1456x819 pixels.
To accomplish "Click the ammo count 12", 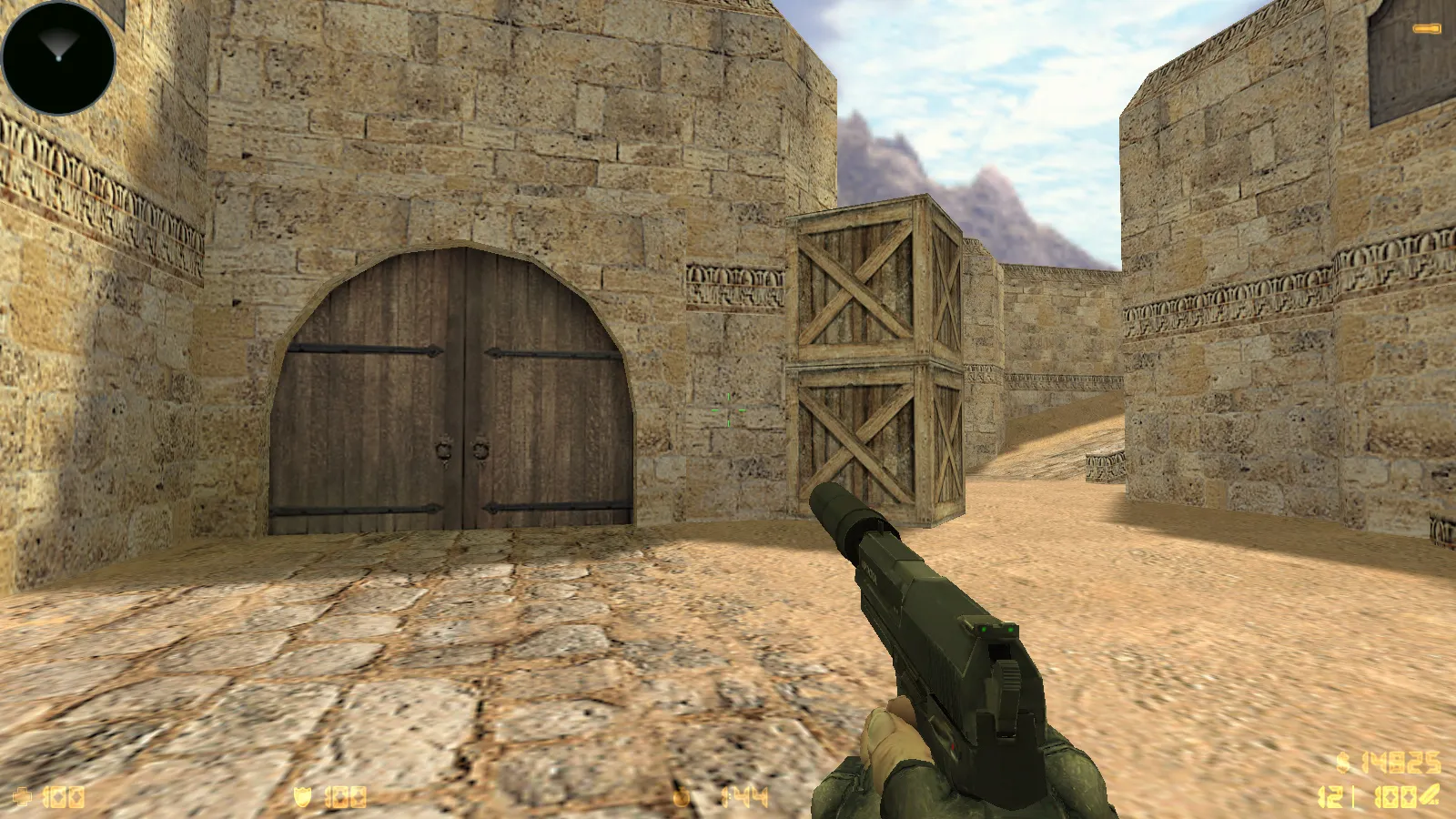I will [x=1329, y=796].
